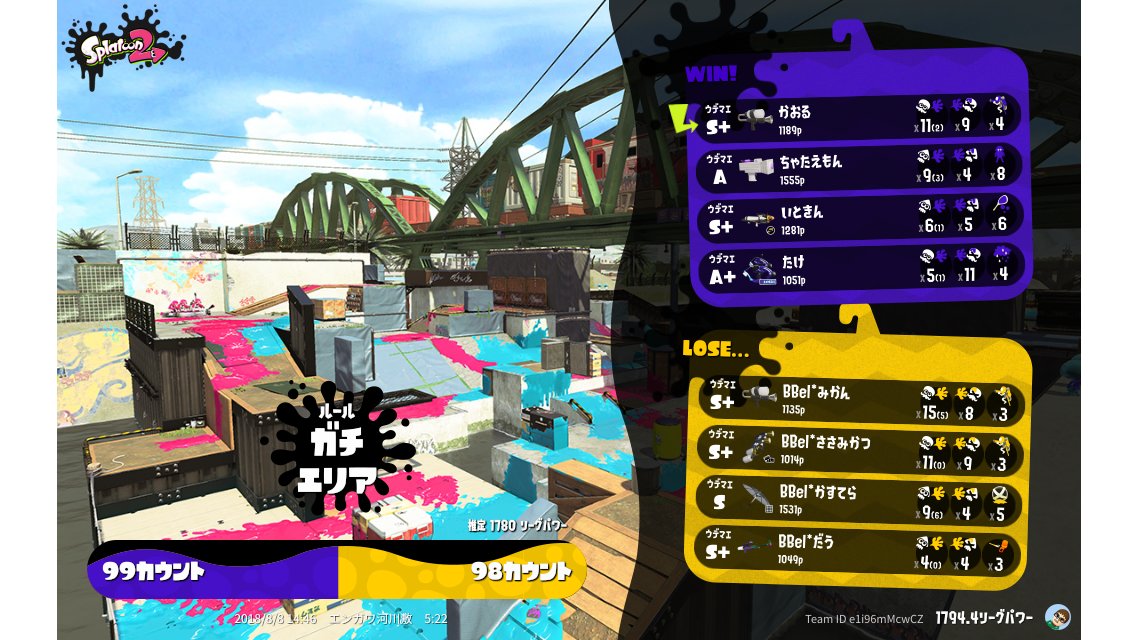Open ちゃたえもん's player result row
Screen dimensions: 1138x640
click(x=860, y=168)
